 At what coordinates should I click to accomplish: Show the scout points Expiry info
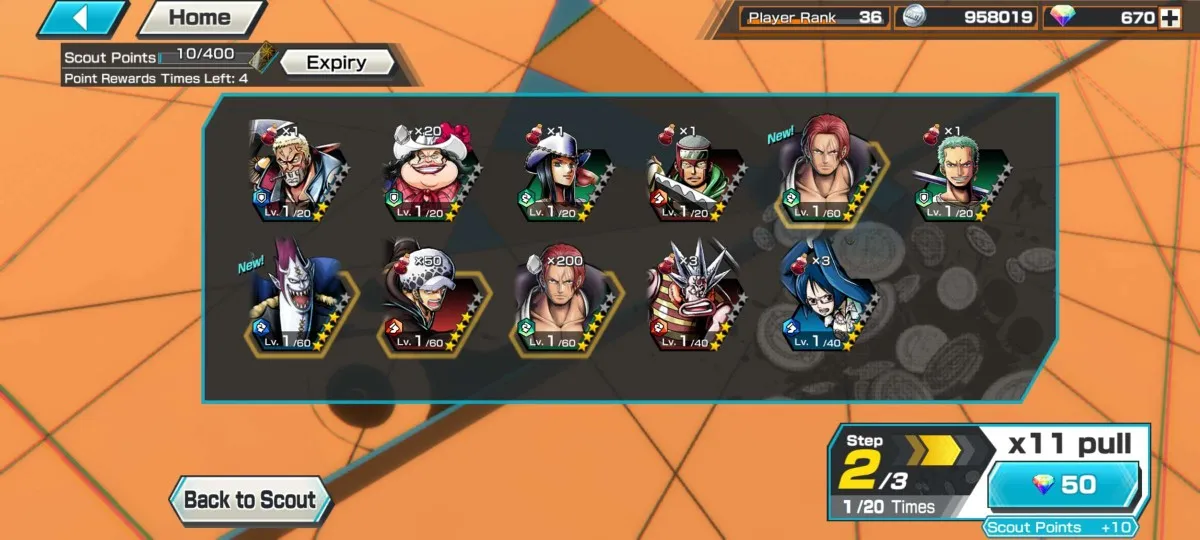click(336, 62)
